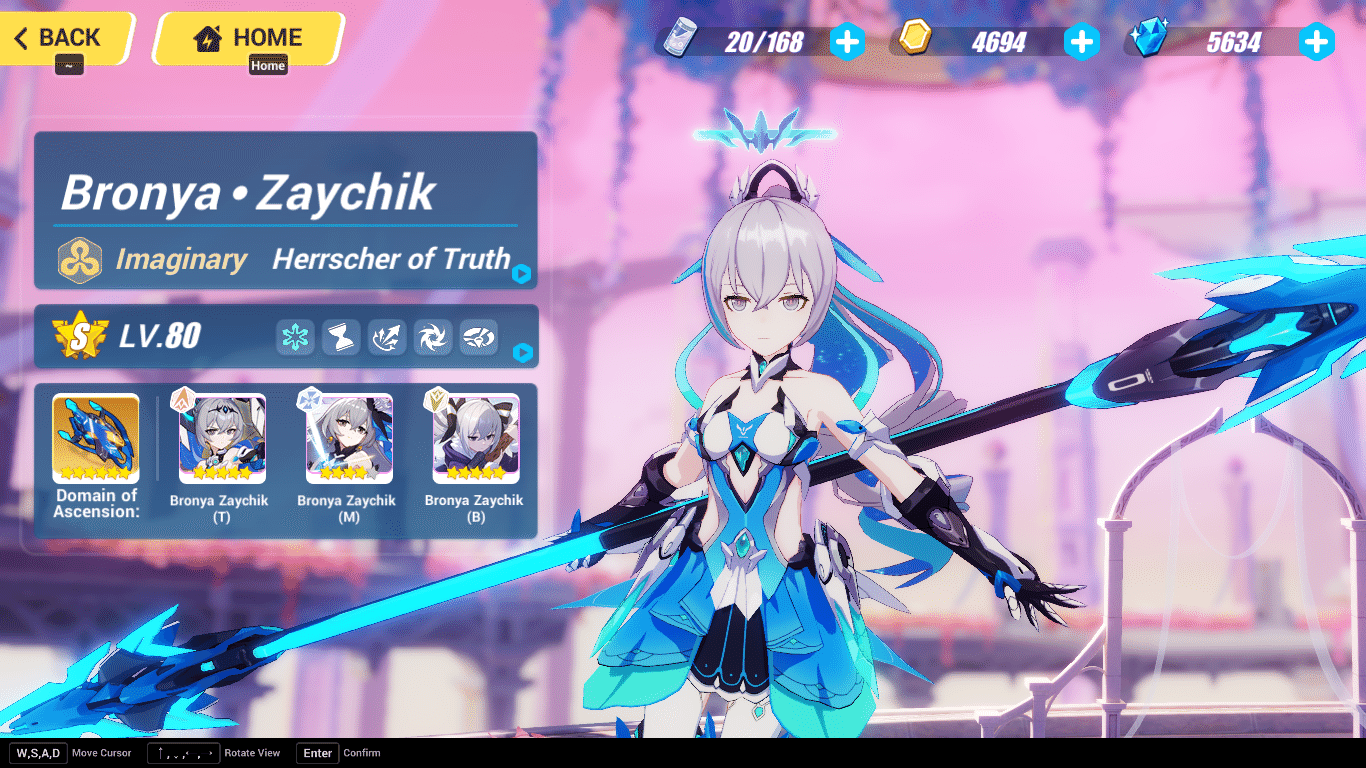This screenshot has width=1366, height=768.
Task: Click the Imaginary element emblem
Action: click(80, 258)
